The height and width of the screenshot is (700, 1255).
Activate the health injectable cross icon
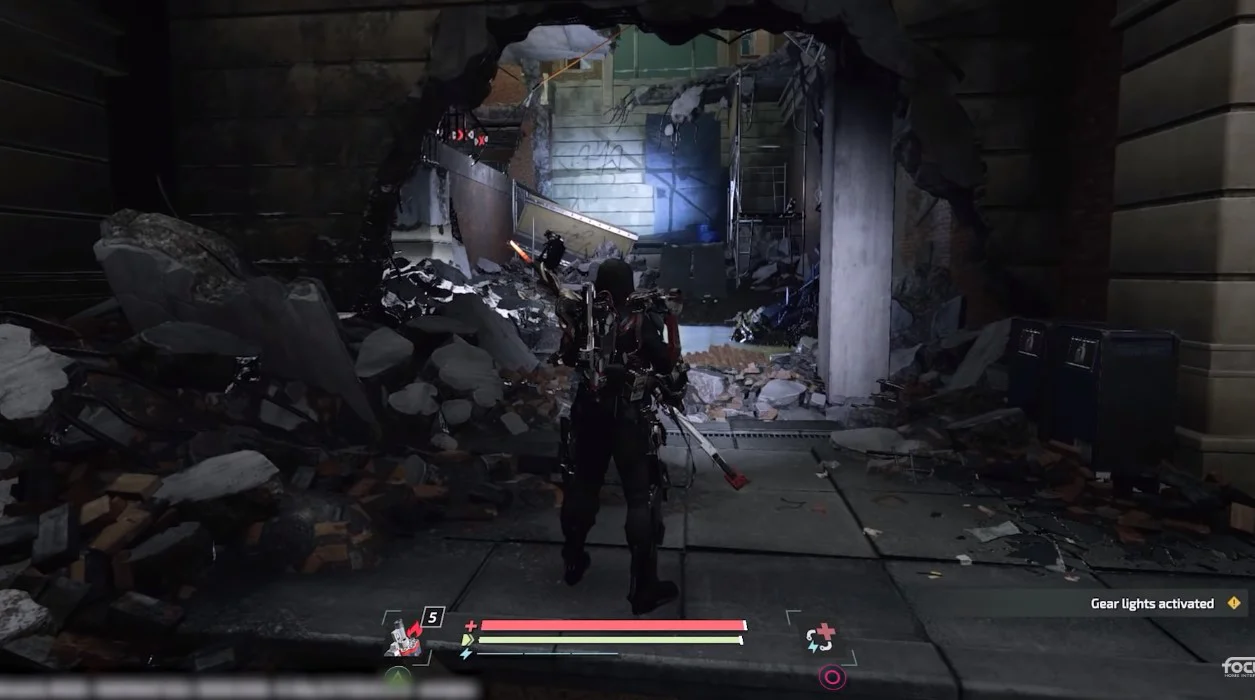(820, 637)
